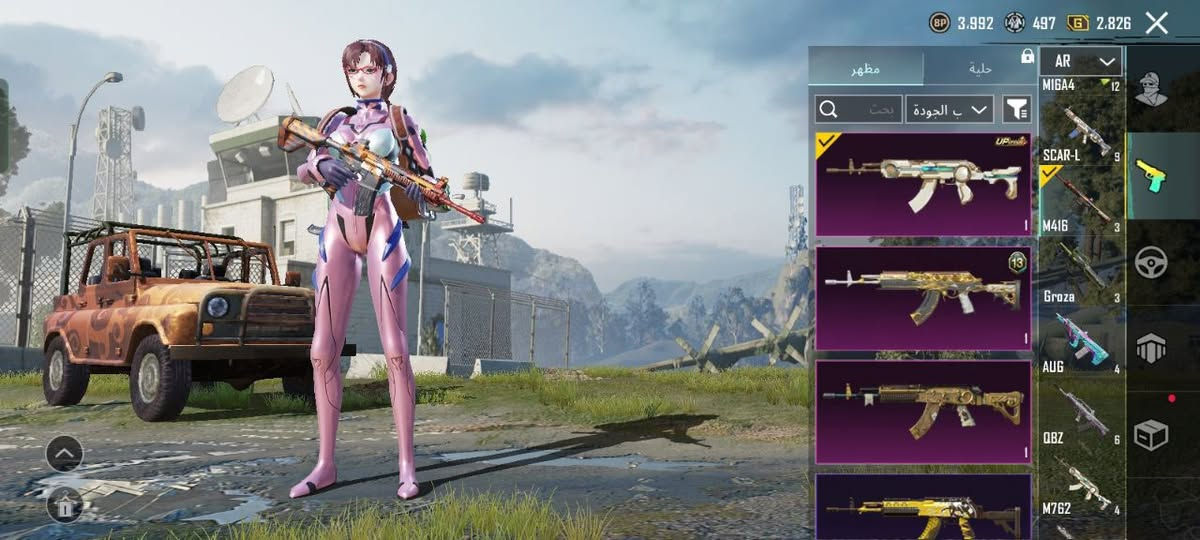The height and width of the screenshot is (540, 1200).
Task: Close the inventory with the X button
Action: point(1156,23)
